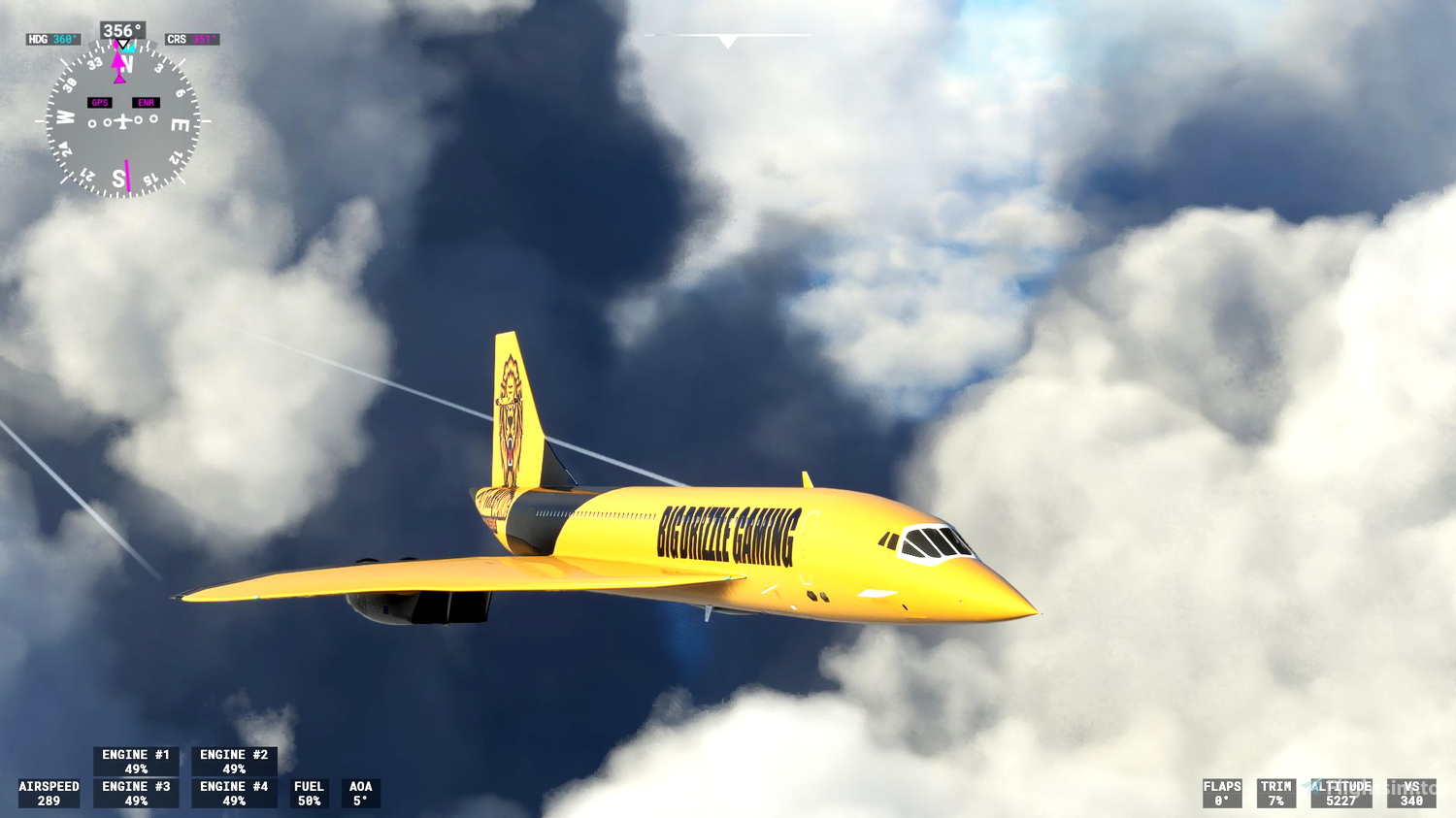
Task: Toggle the ENGINE #4 readout
Action: tap(233, 793)
